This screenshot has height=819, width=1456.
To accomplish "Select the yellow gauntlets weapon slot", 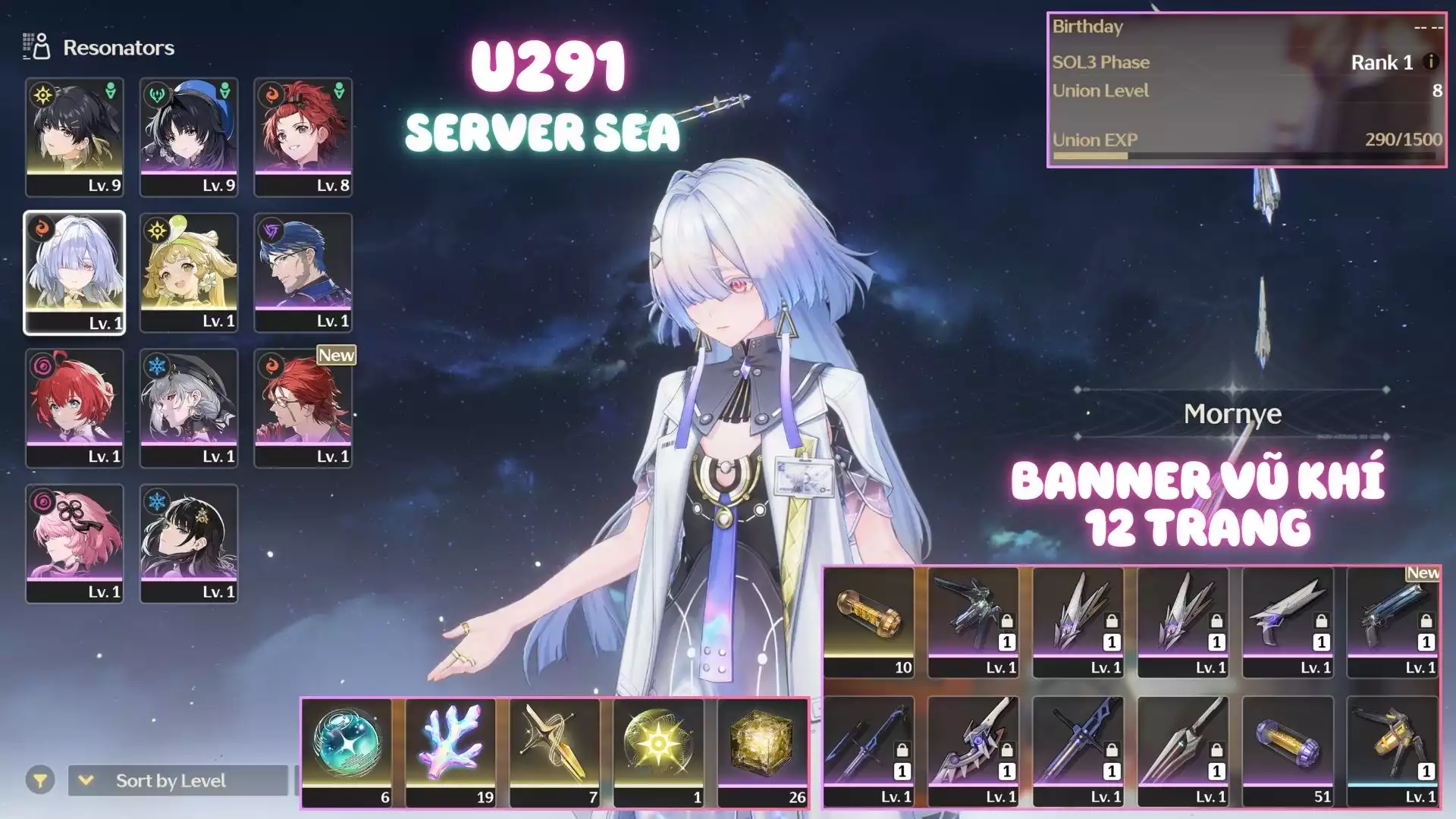I will [1392, 750].
